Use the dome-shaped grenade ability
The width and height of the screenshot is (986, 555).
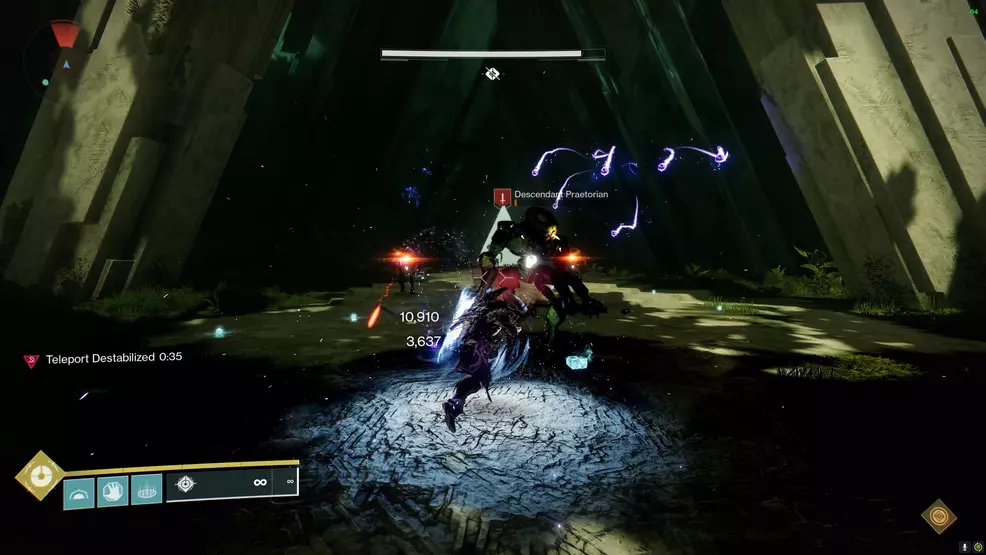[79, 491]
